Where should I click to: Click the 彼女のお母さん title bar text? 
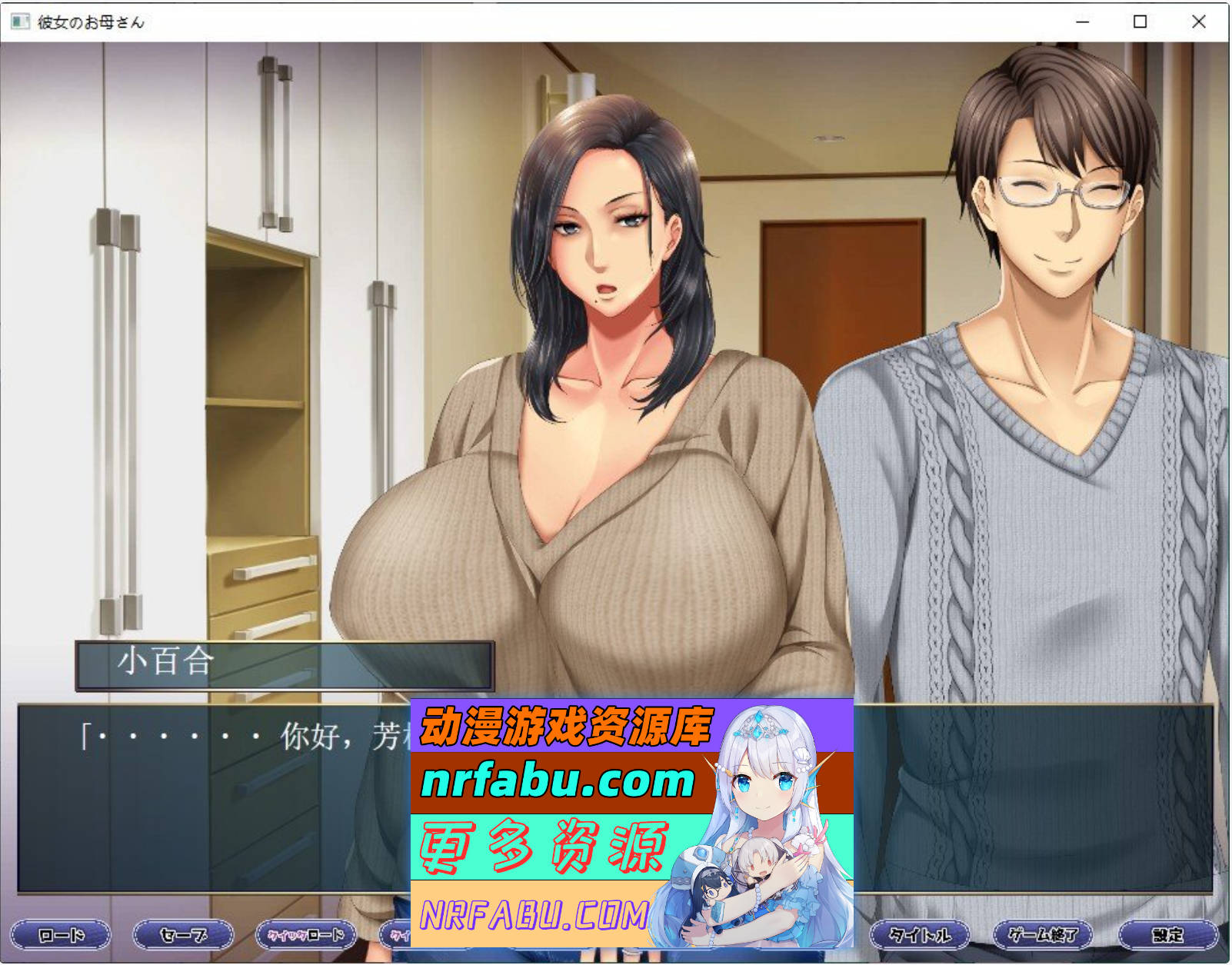(x=92, y=23)
